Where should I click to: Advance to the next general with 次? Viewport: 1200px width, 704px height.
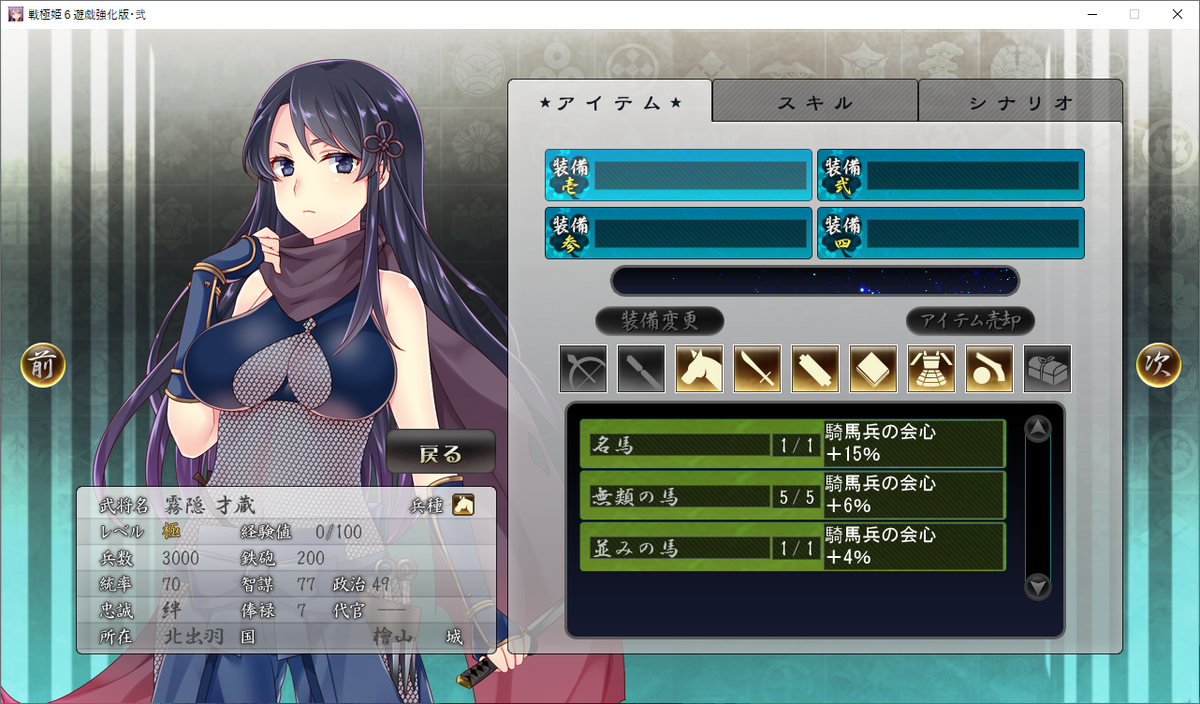1158,365
